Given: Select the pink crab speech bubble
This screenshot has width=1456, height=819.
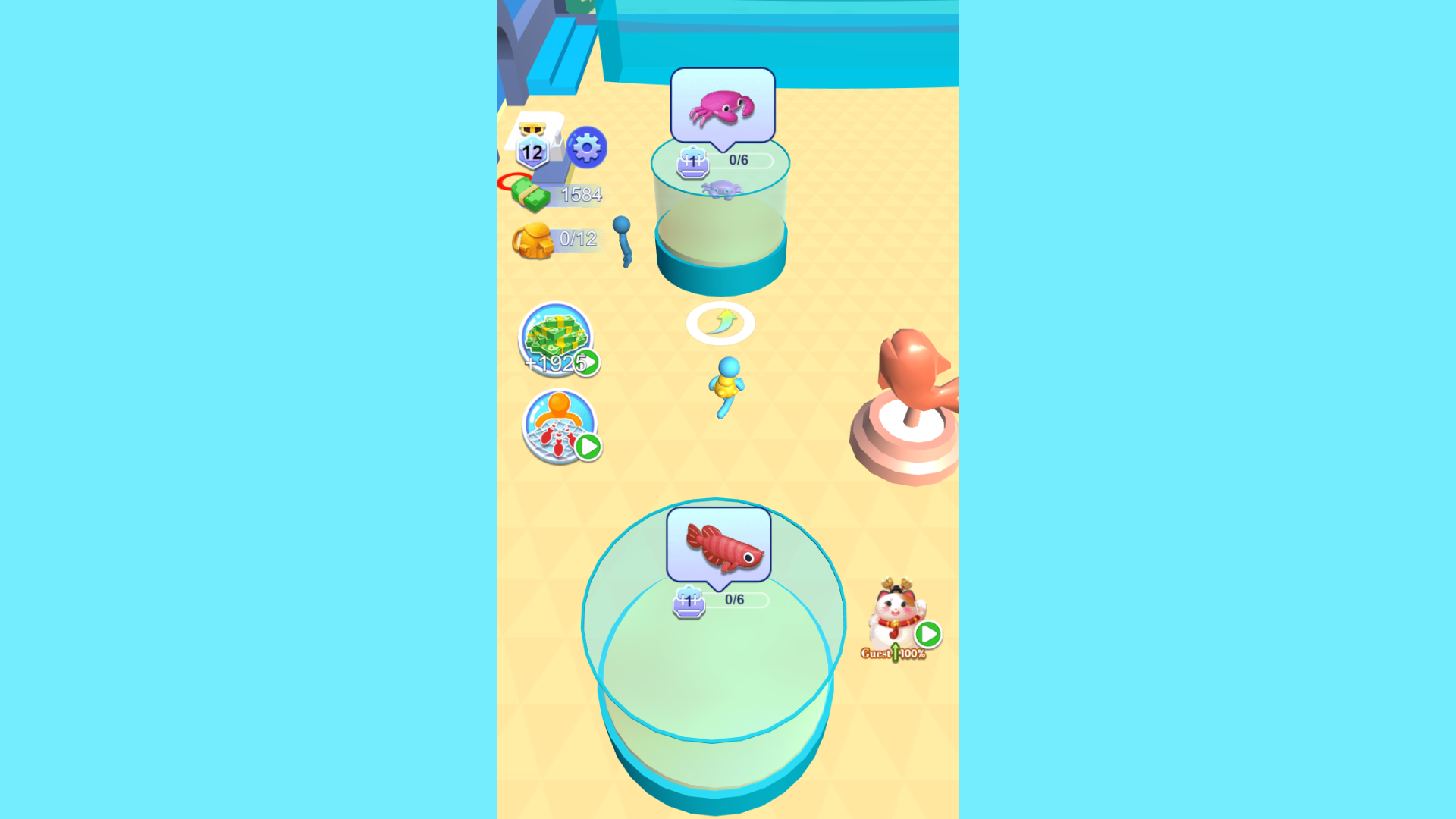Looking at the screenshot, I should (x=720, y=106).
